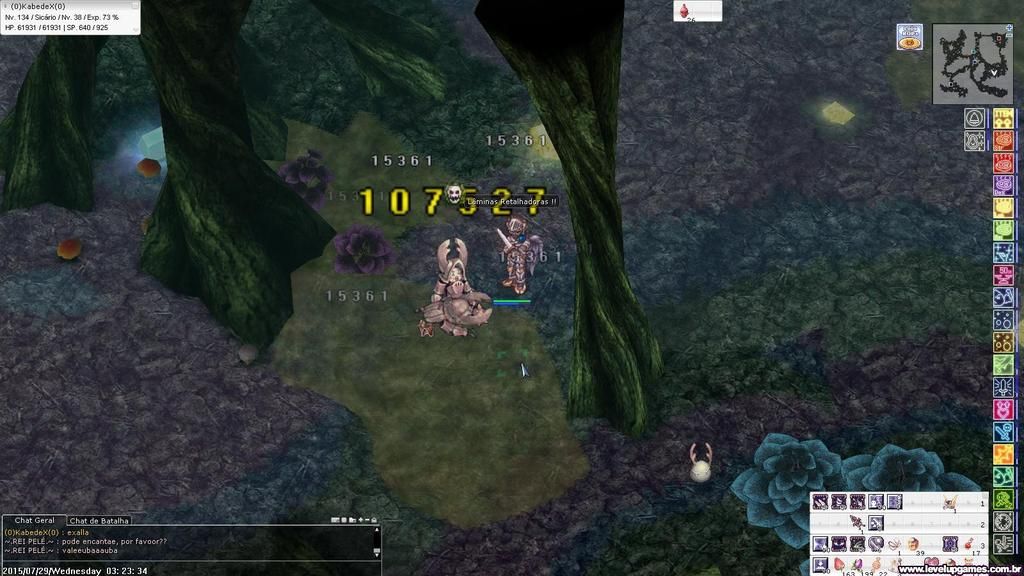This screenshot has width=1024, height=576.
Task: Use the face mask item with count 39
Action: (913, 544)
